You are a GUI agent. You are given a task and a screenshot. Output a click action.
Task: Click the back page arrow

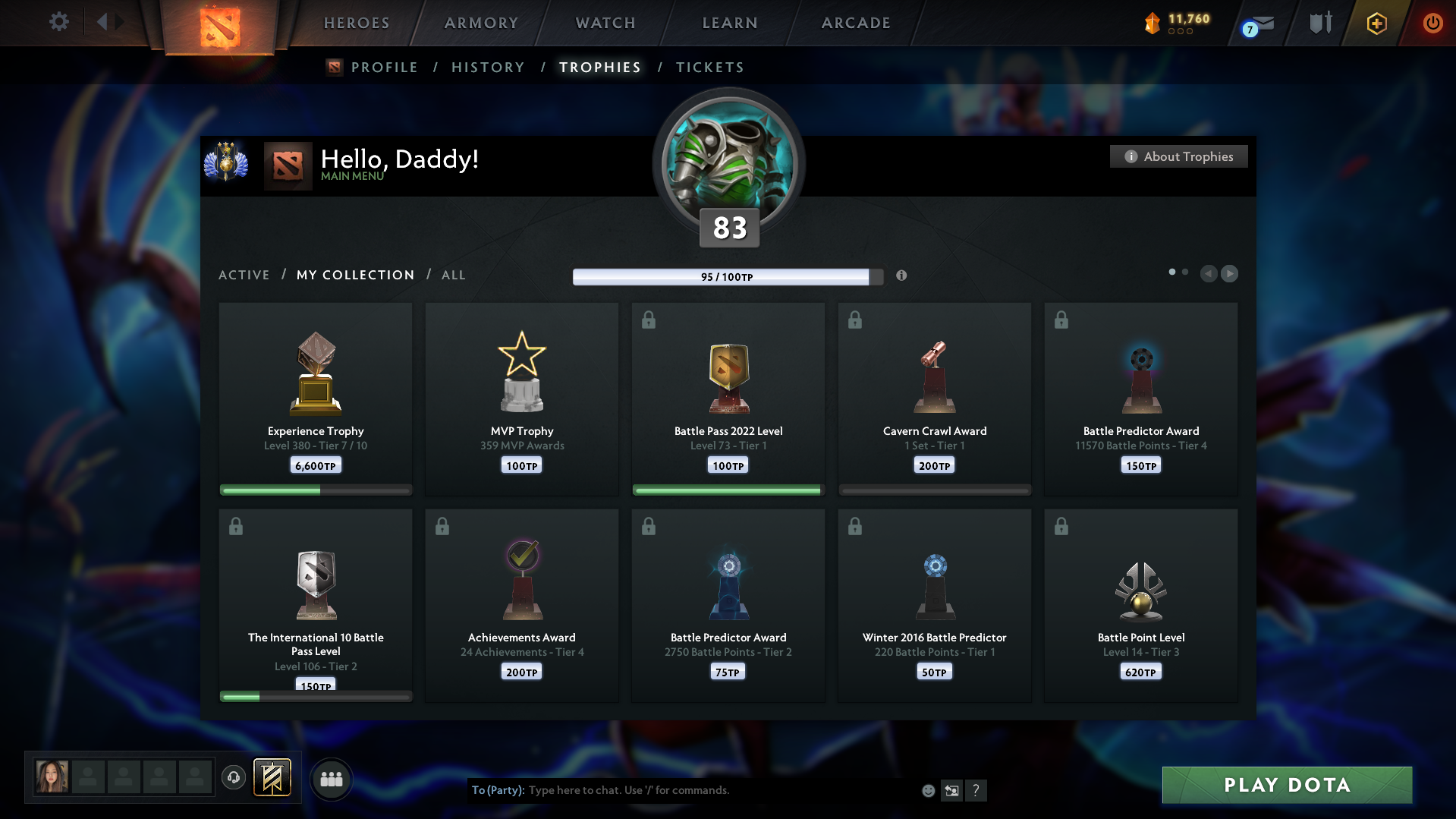1209,274
